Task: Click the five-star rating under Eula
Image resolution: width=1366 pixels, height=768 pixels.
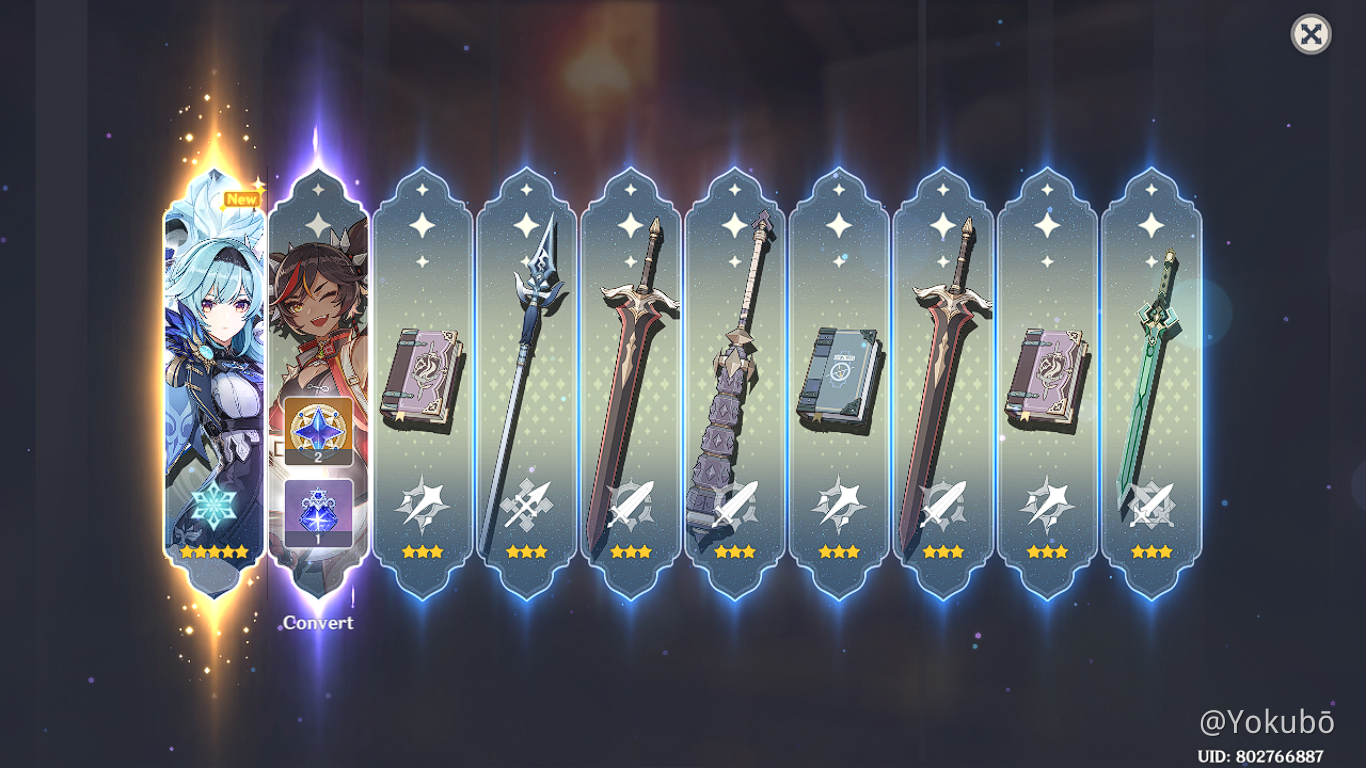Action: pyautogui.click(x=212, y=549)
